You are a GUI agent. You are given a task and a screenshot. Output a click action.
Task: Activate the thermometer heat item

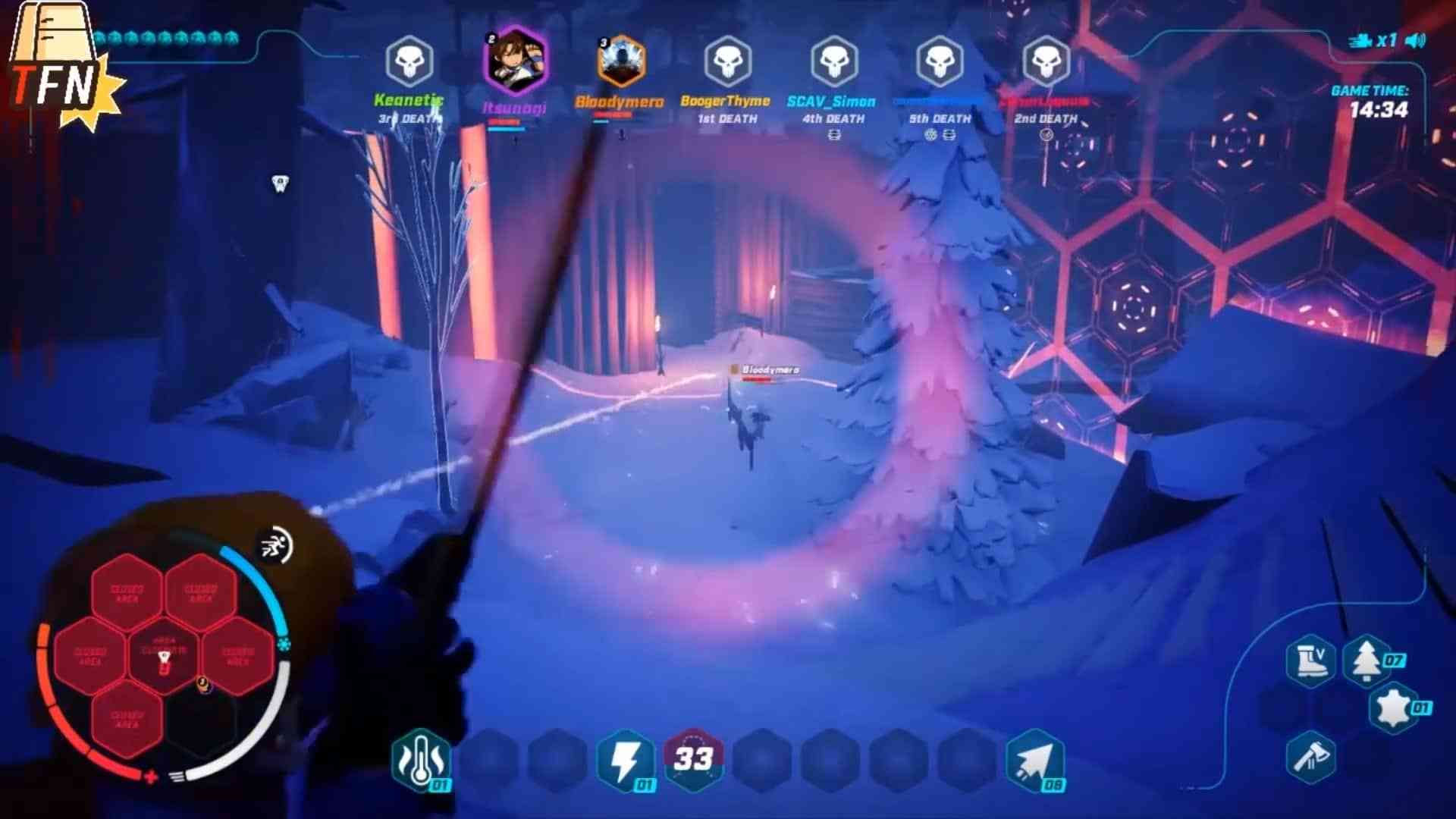tap(421, 760)
